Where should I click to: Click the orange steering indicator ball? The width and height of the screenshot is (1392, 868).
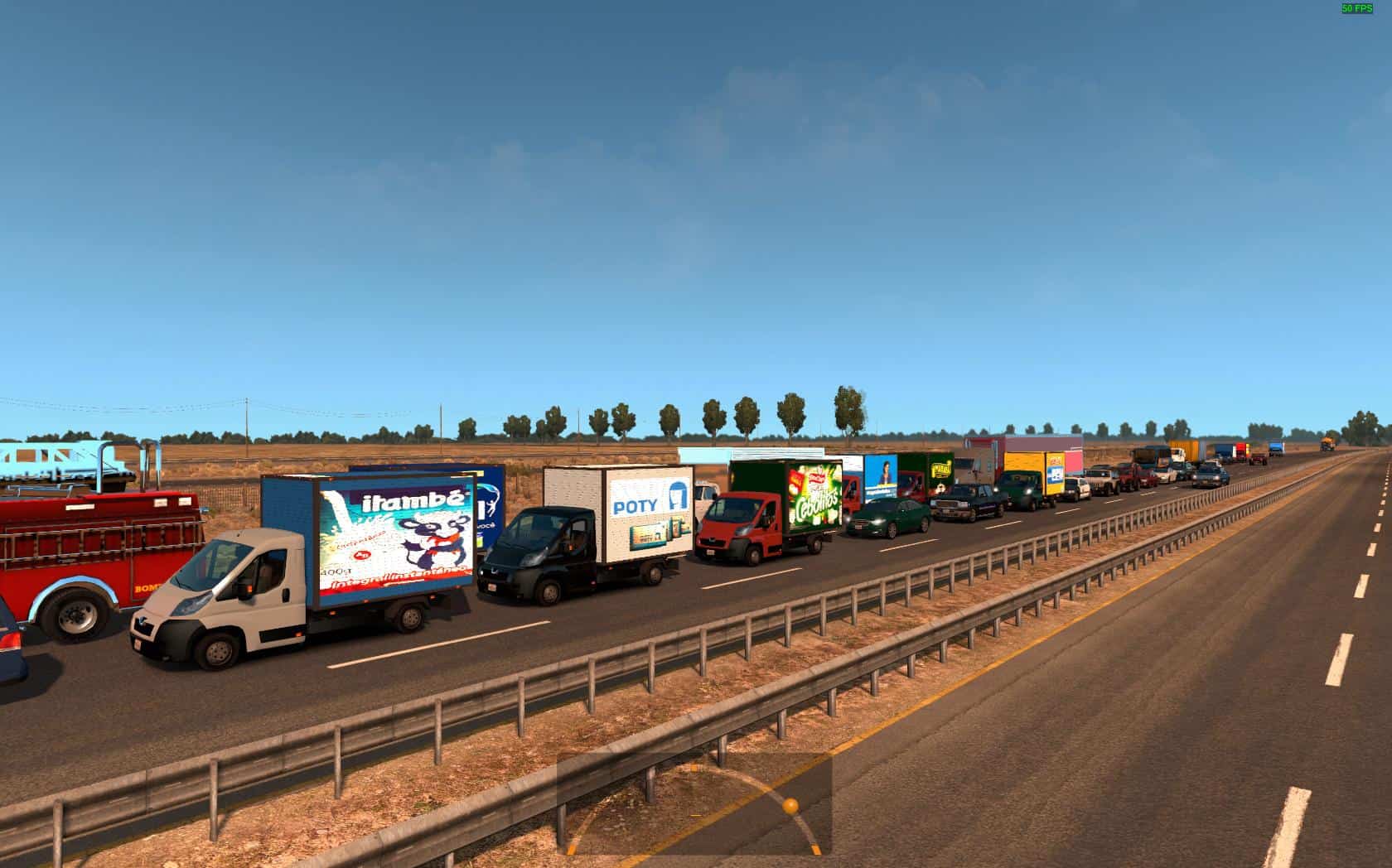coord(790,805)
